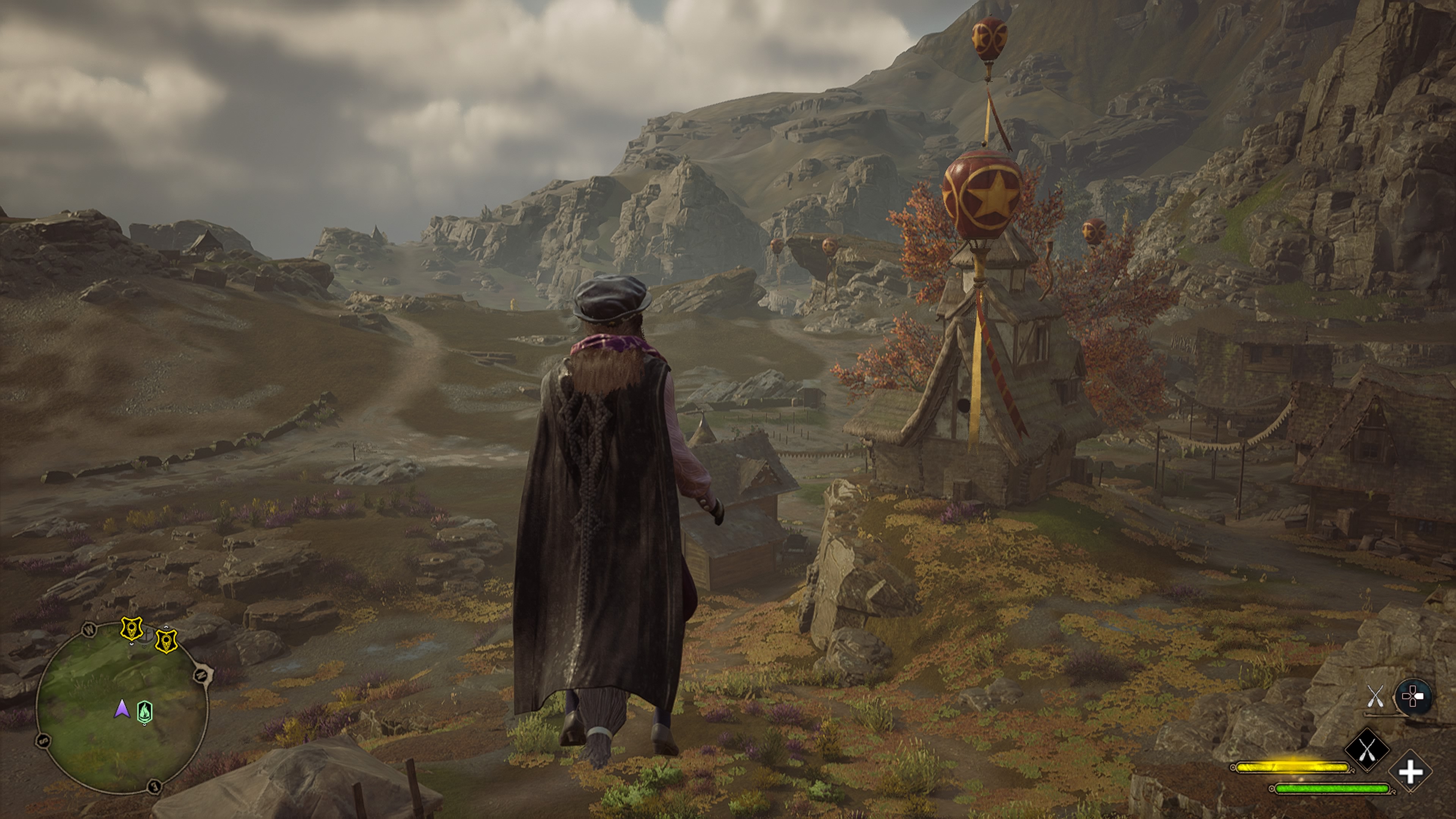
Task: Select the yellow quest marker nearest the W compass point
Action: 132,629
